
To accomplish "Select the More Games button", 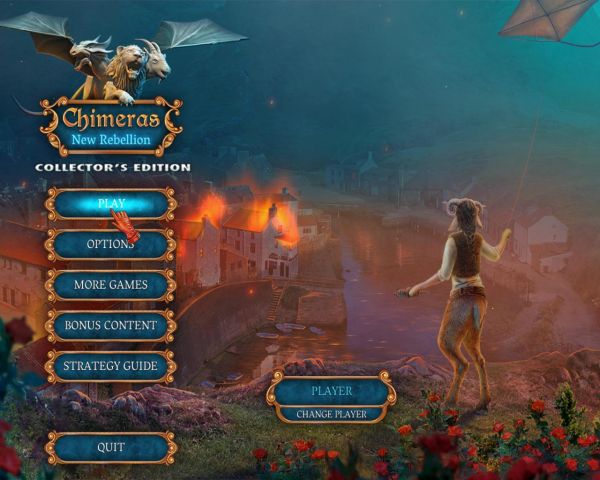I will (110, 285).
